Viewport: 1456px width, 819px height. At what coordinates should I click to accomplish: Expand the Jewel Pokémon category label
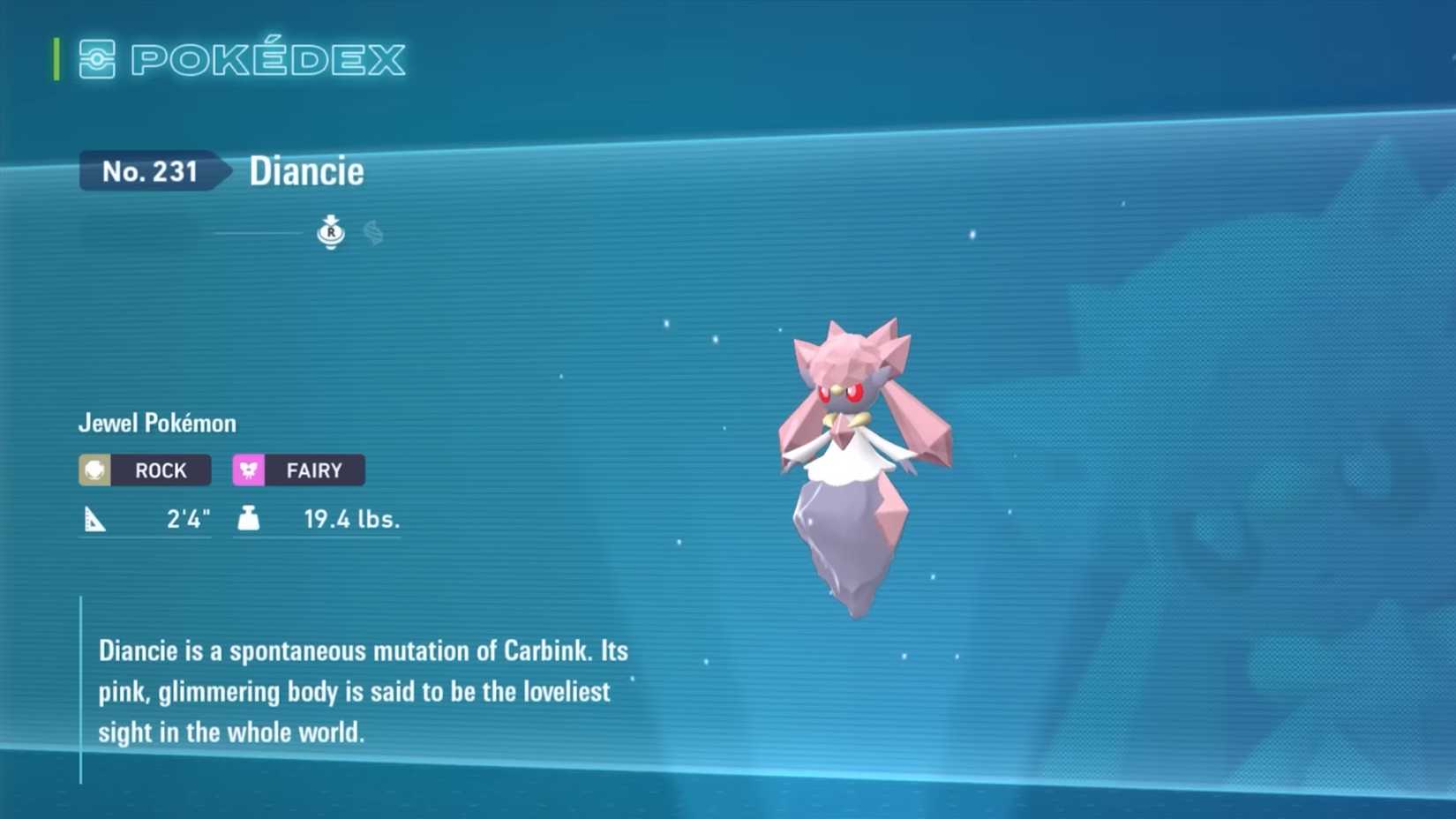pos(156,423)
